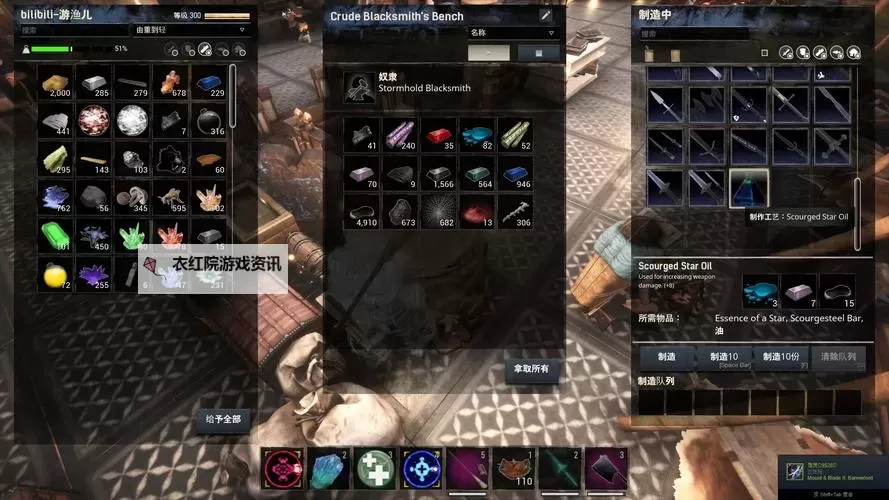
Task: Click the 制造10份 button
Action: 781,357
